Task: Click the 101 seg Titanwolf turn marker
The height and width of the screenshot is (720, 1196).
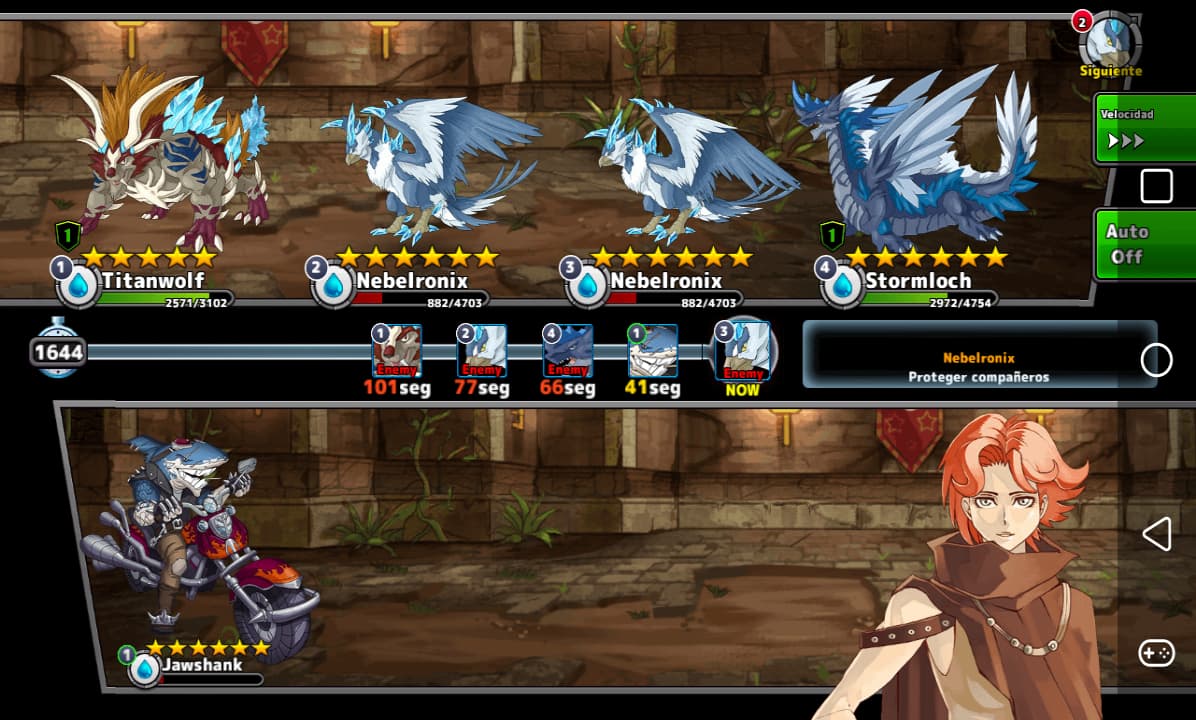Action: 396,352
